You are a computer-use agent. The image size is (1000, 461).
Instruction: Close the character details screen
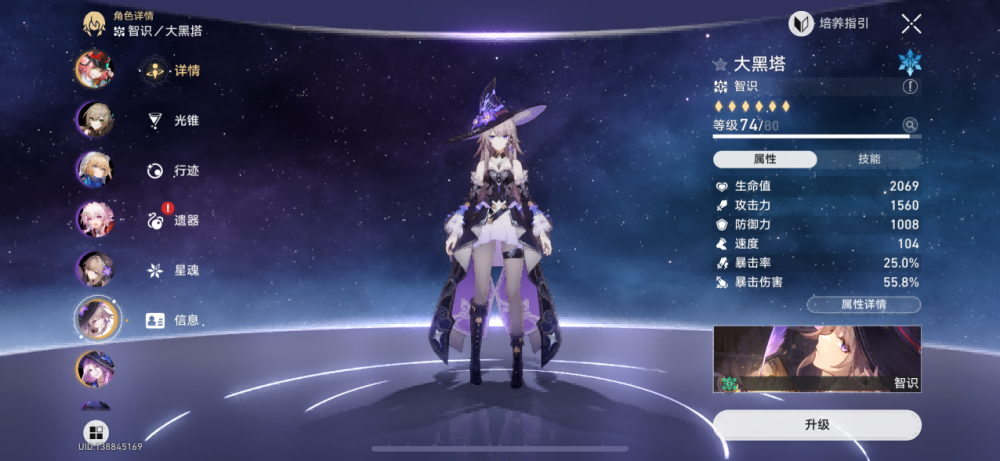pos(911,24)
